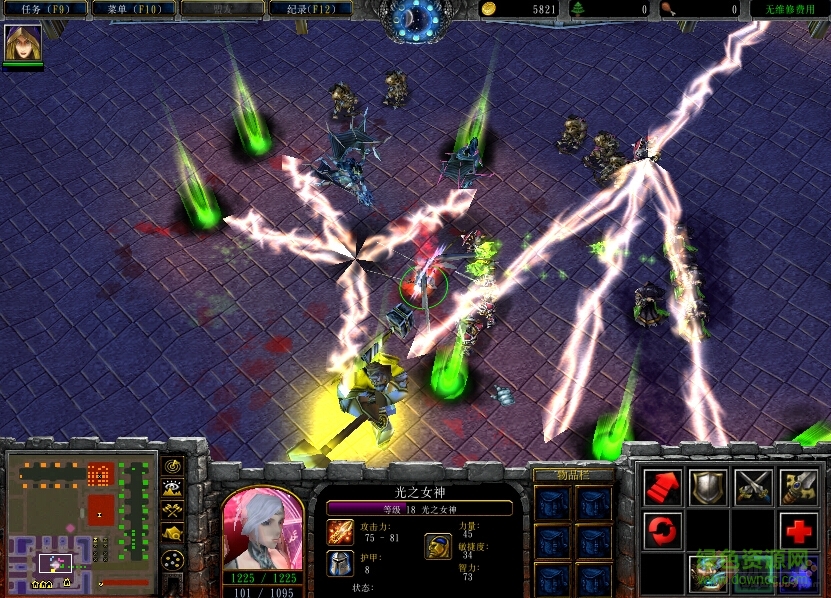
Task: Click the helmet armor icon
Action: pos(339,563)
